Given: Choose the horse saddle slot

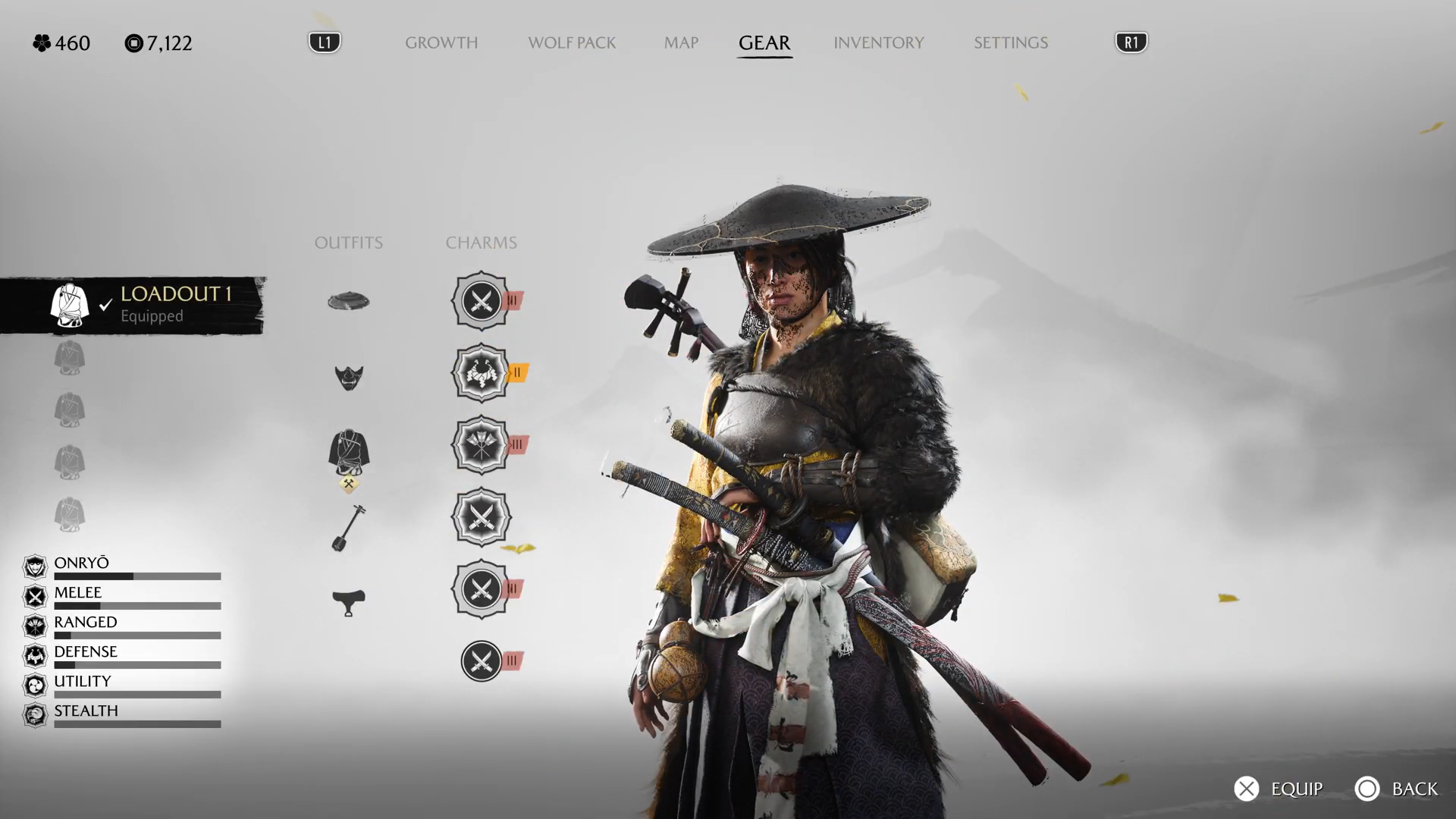Looking at the screenshot, I should [x=349, y=602].
